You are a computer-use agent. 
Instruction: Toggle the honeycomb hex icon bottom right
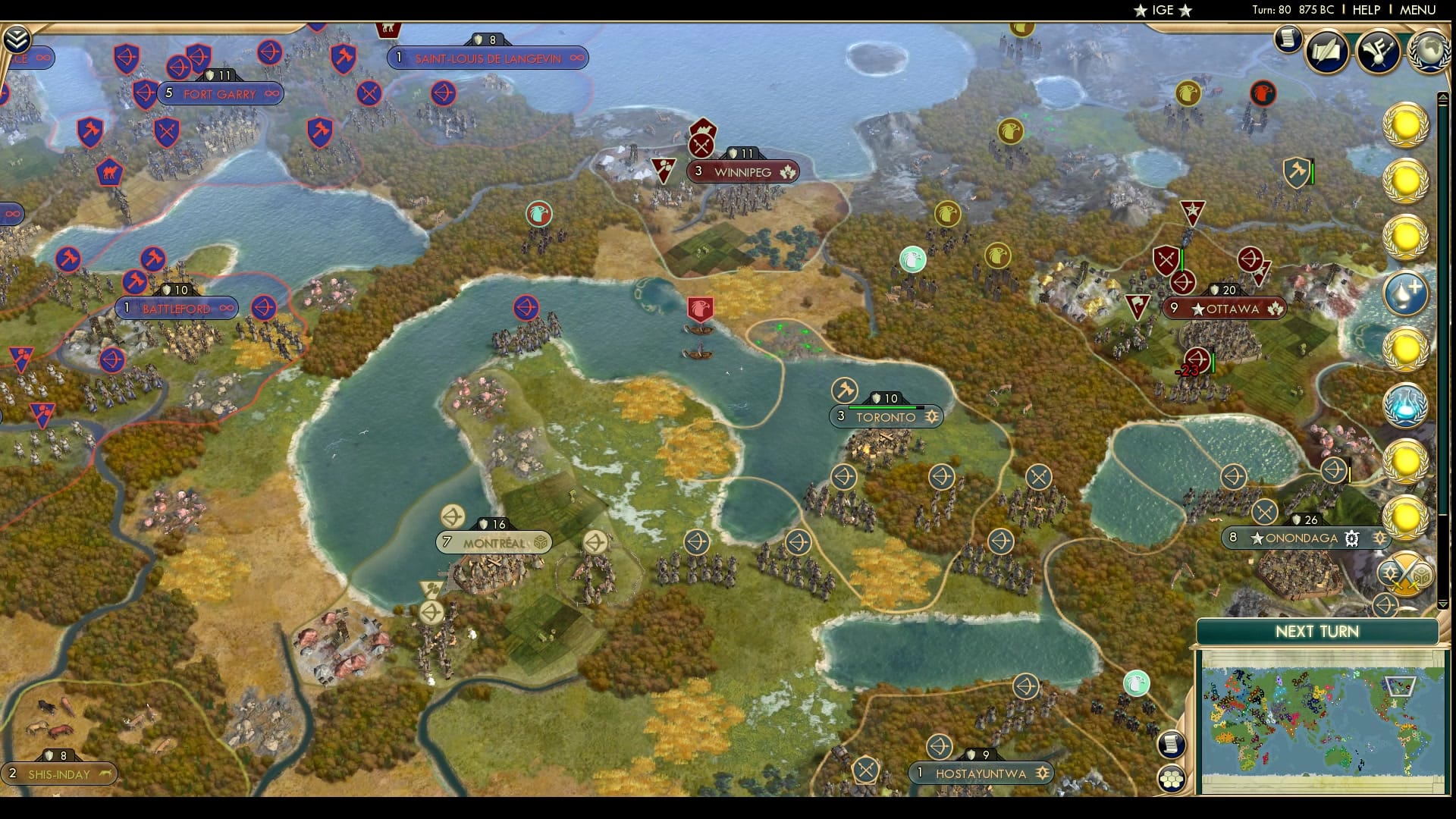click(1172, 777)
